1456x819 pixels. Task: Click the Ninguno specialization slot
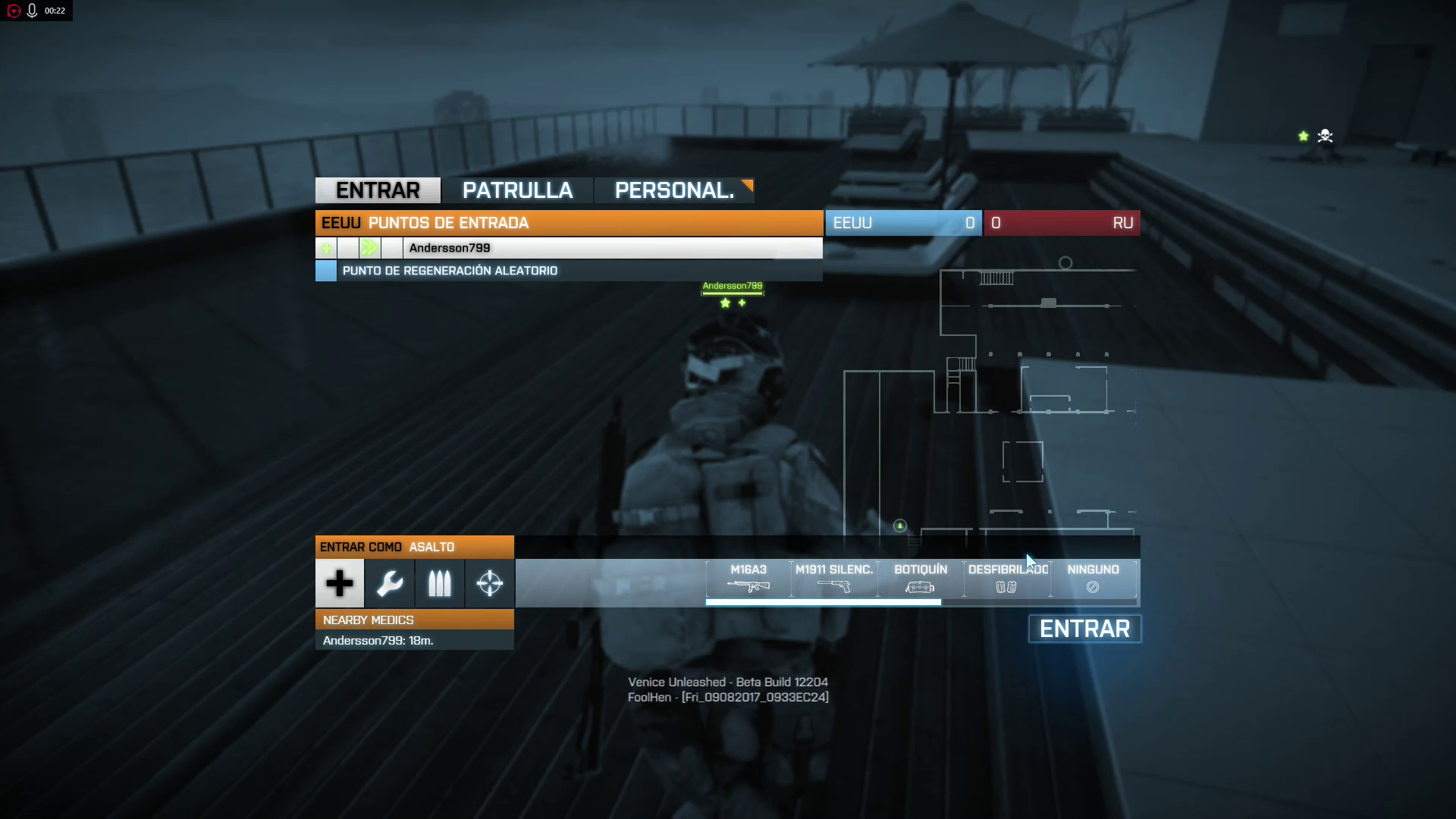pyautogui.click(x=1093, y=579)
